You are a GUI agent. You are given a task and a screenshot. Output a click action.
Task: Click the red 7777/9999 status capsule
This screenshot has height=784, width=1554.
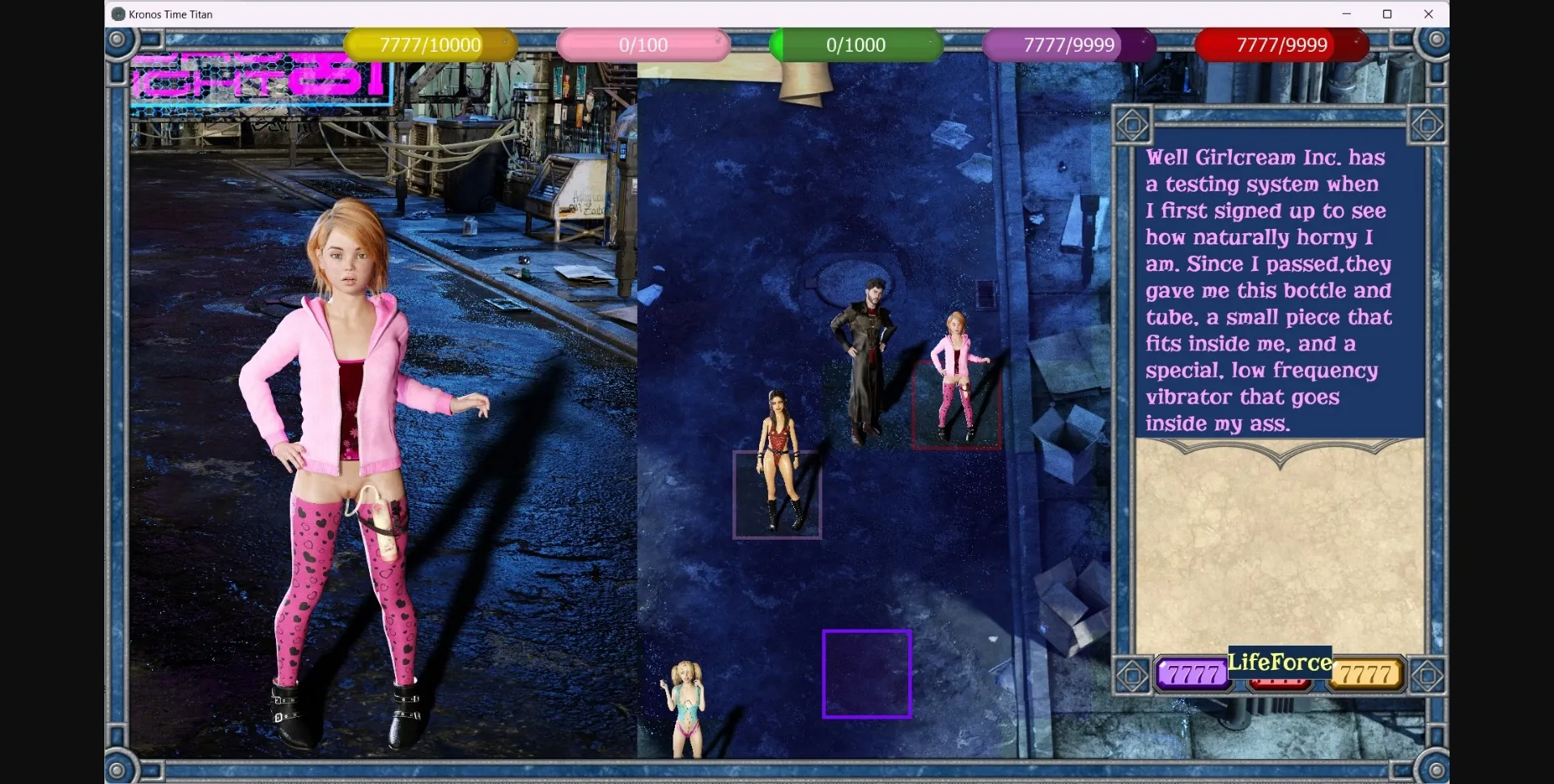coord(1281,45)
